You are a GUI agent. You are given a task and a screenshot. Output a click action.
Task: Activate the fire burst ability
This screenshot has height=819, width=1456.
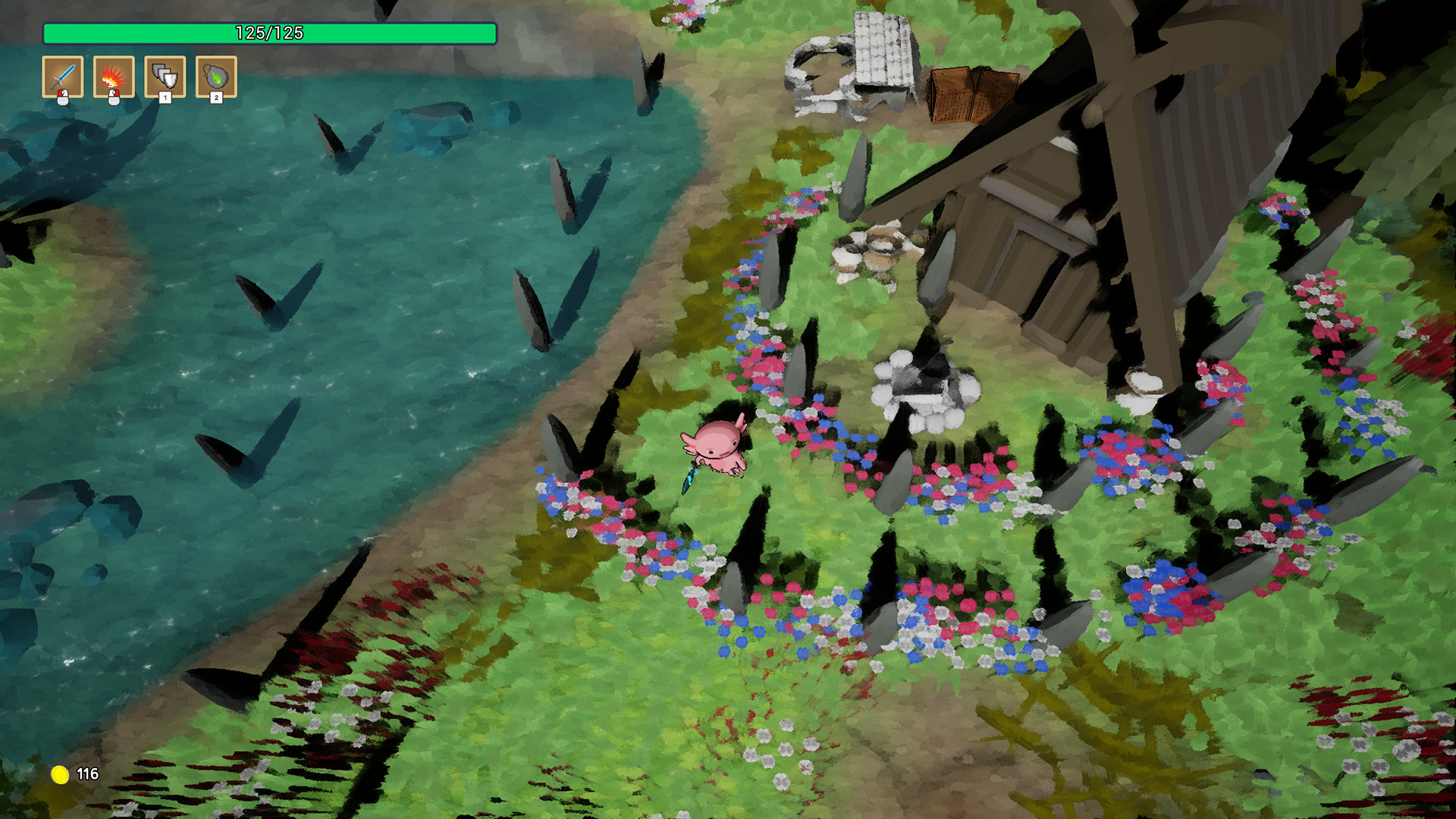(x=115, y=76)
